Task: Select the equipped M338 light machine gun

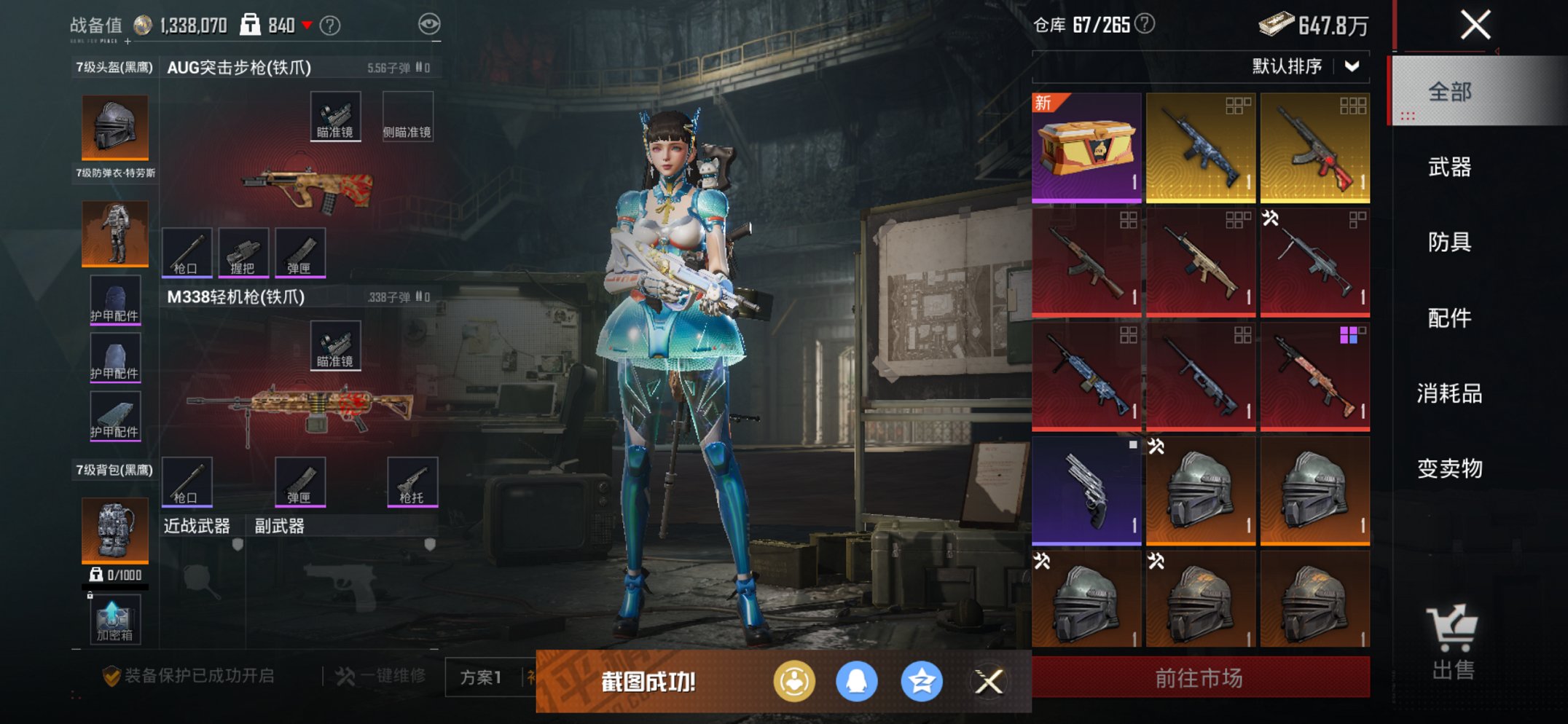Action: point(301,411)
